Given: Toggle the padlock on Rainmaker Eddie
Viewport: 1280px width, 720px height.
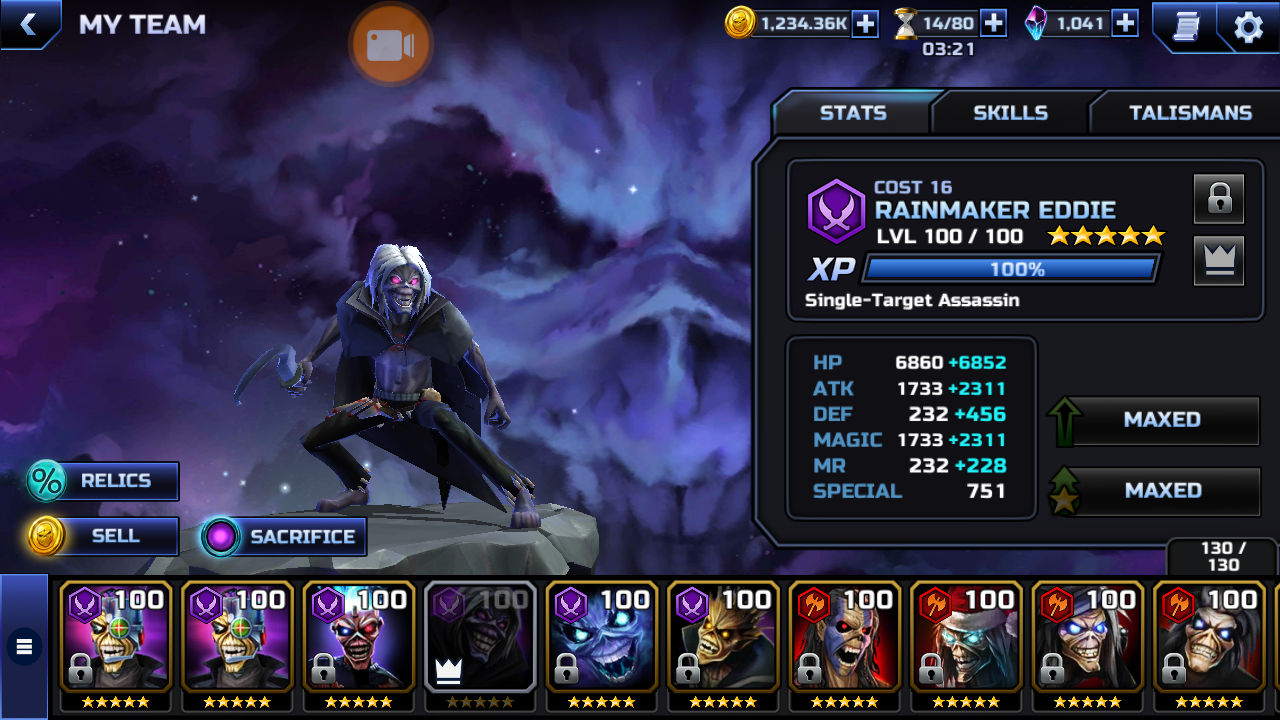Looking at the screenshot, I should coord(1218,198).
